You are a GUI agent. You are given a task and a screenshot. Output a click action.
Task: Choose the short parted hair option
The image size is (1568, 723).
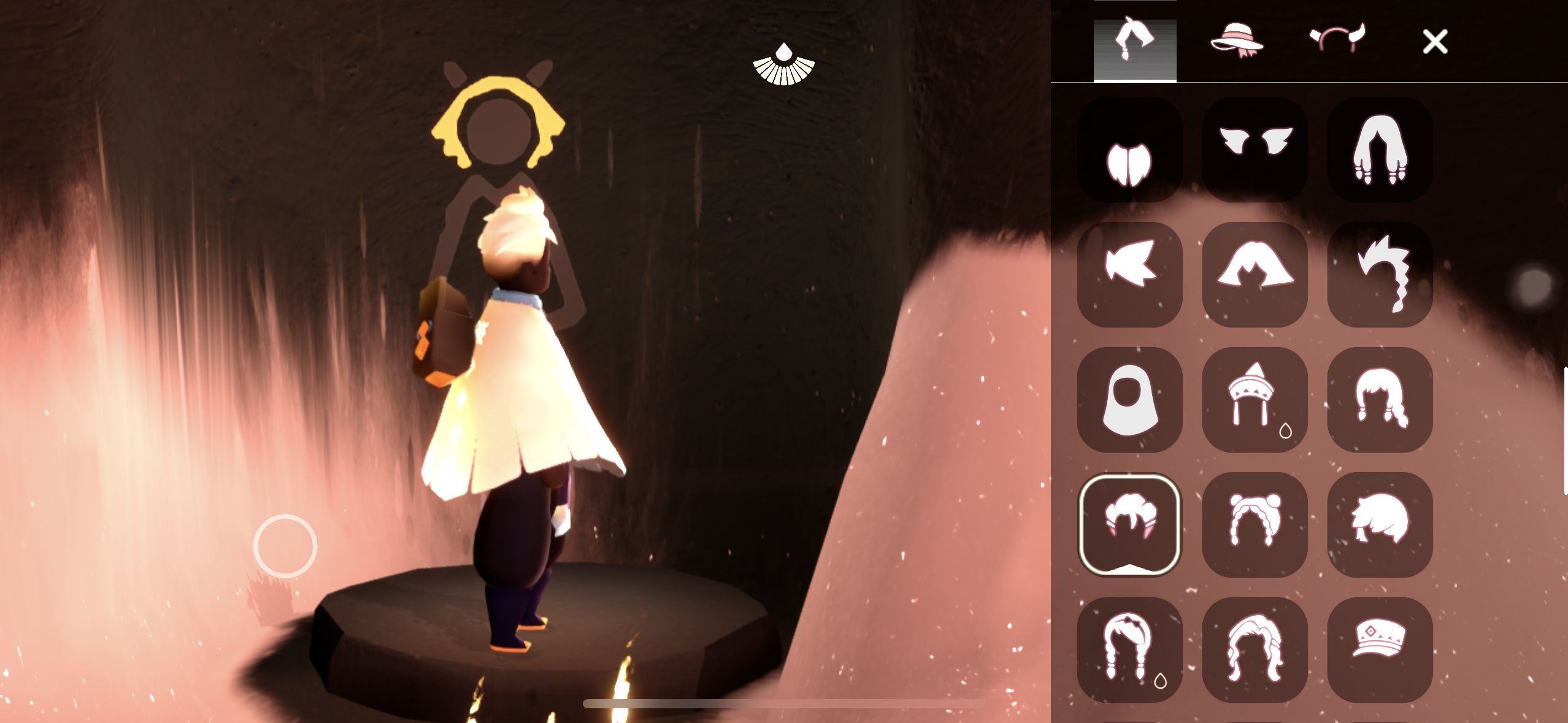point(1130,150)
